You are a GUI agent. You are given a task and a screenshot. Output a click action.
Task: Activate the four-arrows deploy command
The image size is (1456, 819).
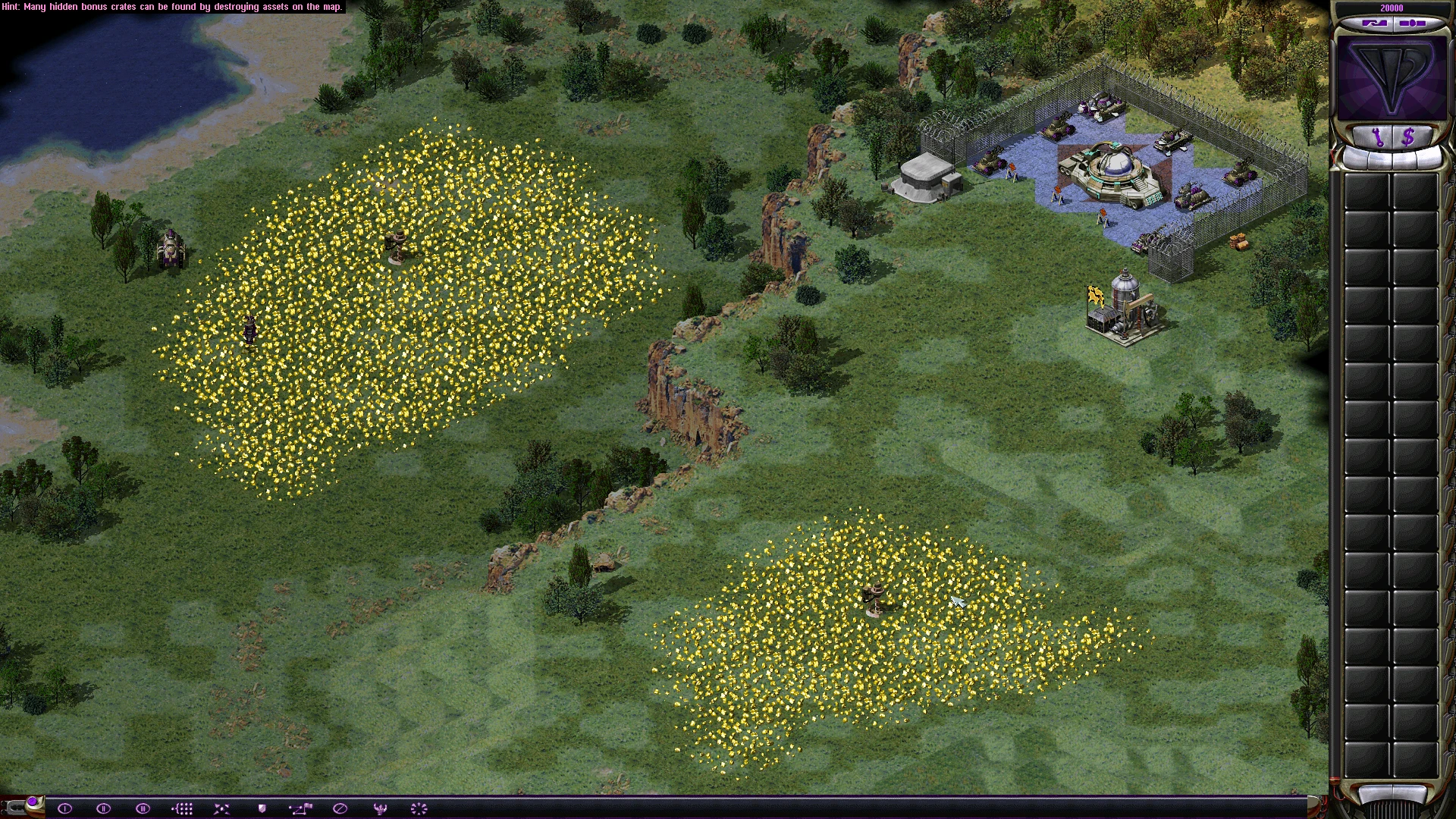[x=221, y=808]
